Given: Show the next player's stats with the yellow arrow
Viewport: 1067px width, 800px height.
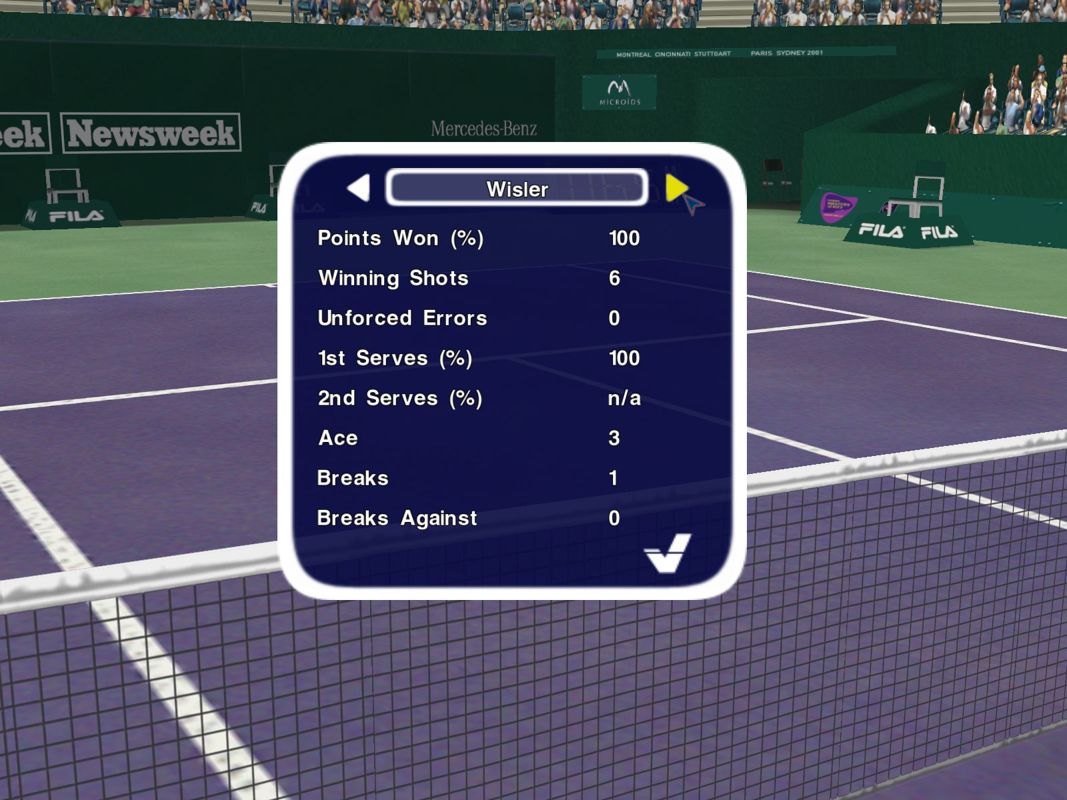Looking at the screenshot, I should pos(675,187).
